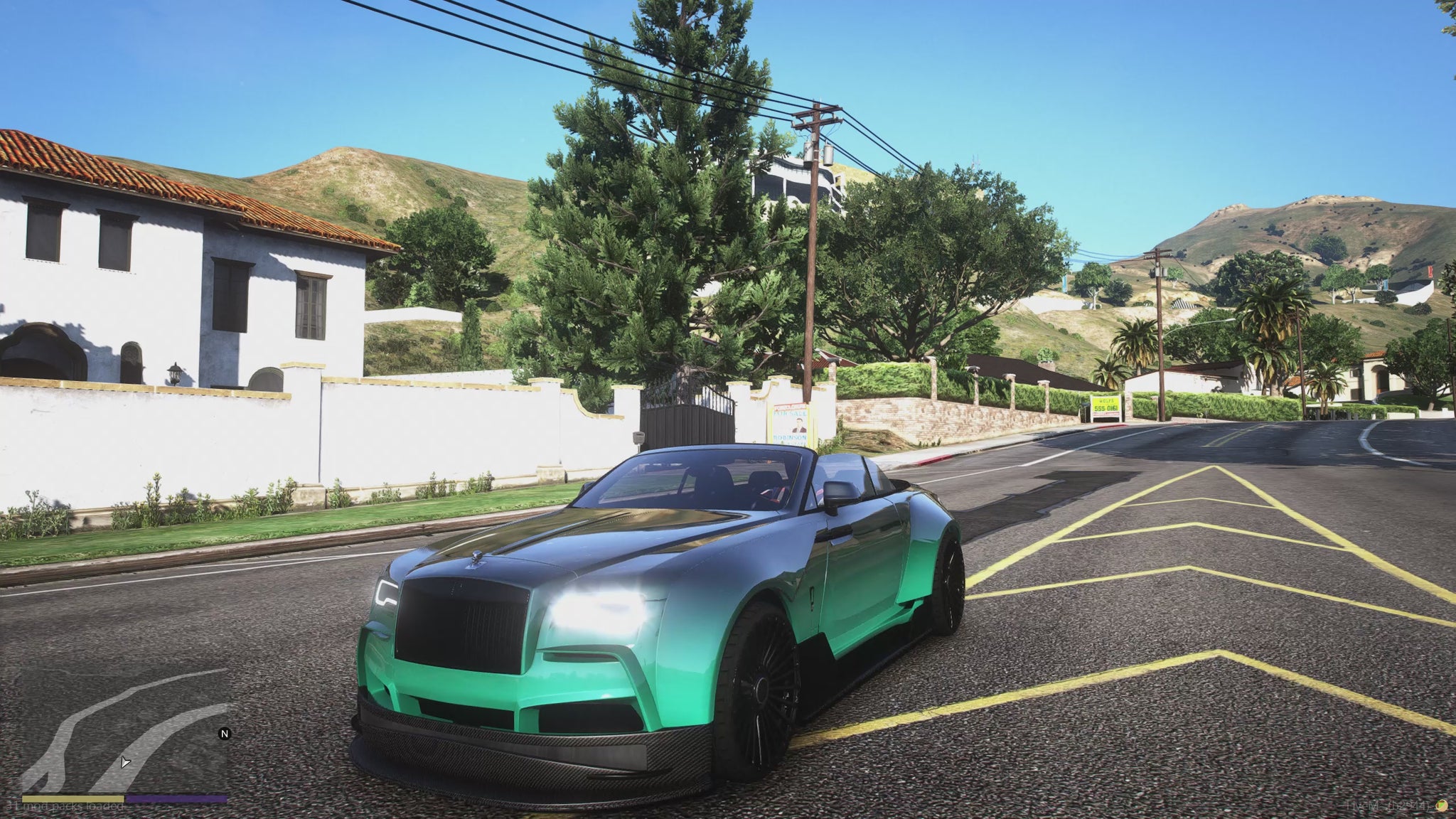Click the north marker on the minimap
1456x819 pixels.
point(225,734)
